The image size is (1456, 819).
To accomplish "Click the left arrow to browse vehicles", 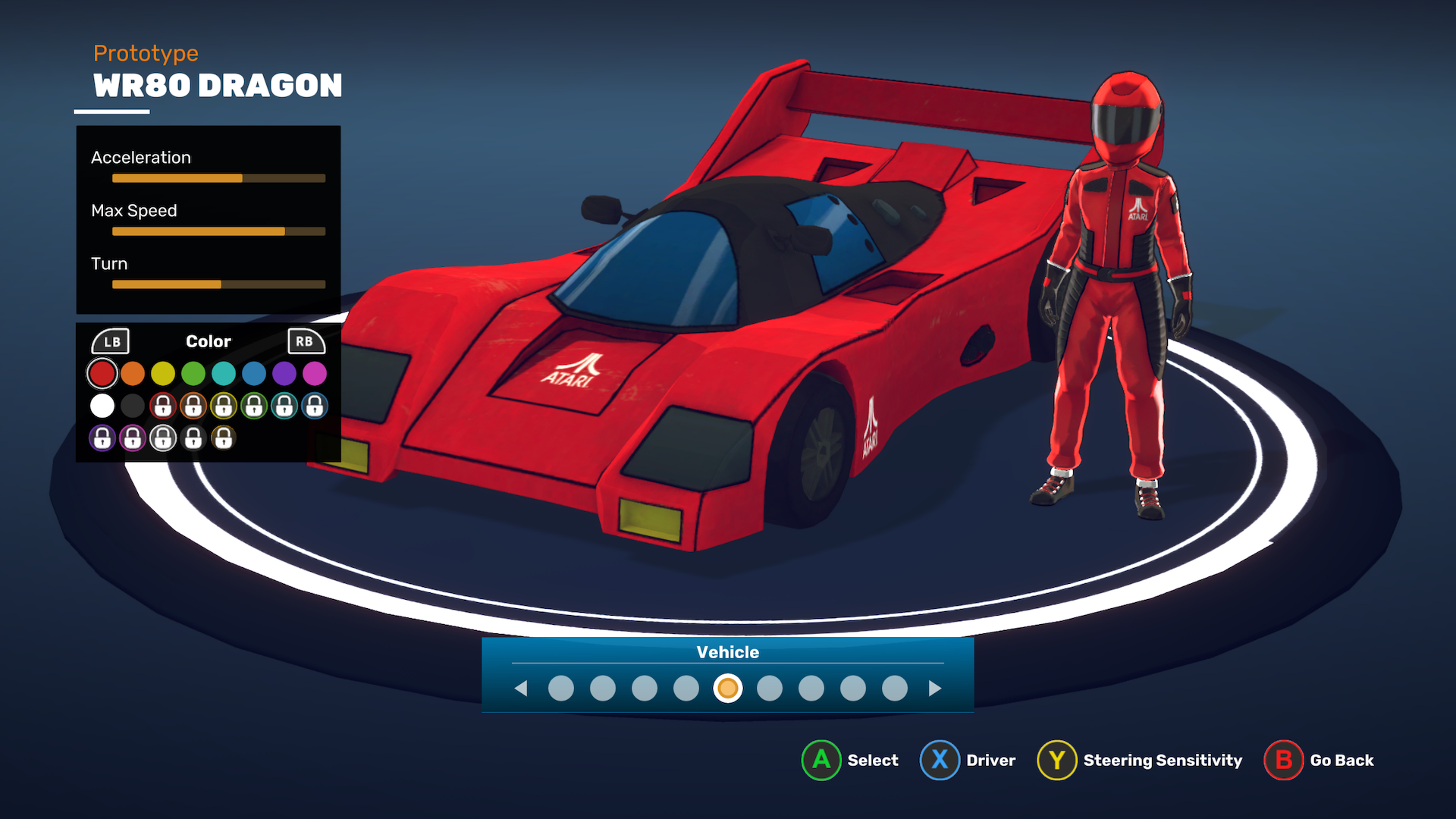I will tap(522, 689).
